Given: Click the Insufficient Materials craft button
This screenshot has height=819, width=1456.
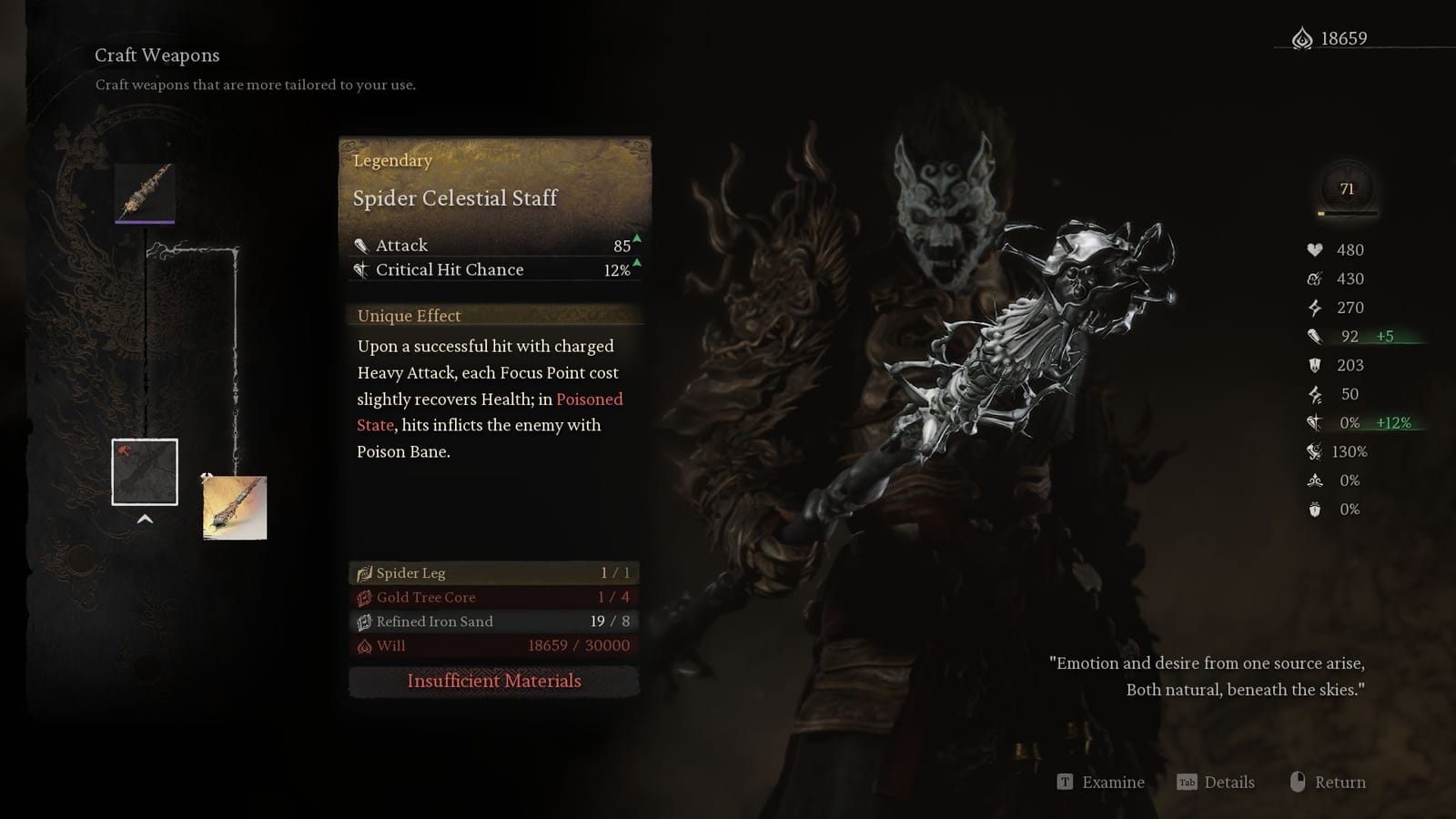Looking at the screenshot, I should click(x=494, y=681).
